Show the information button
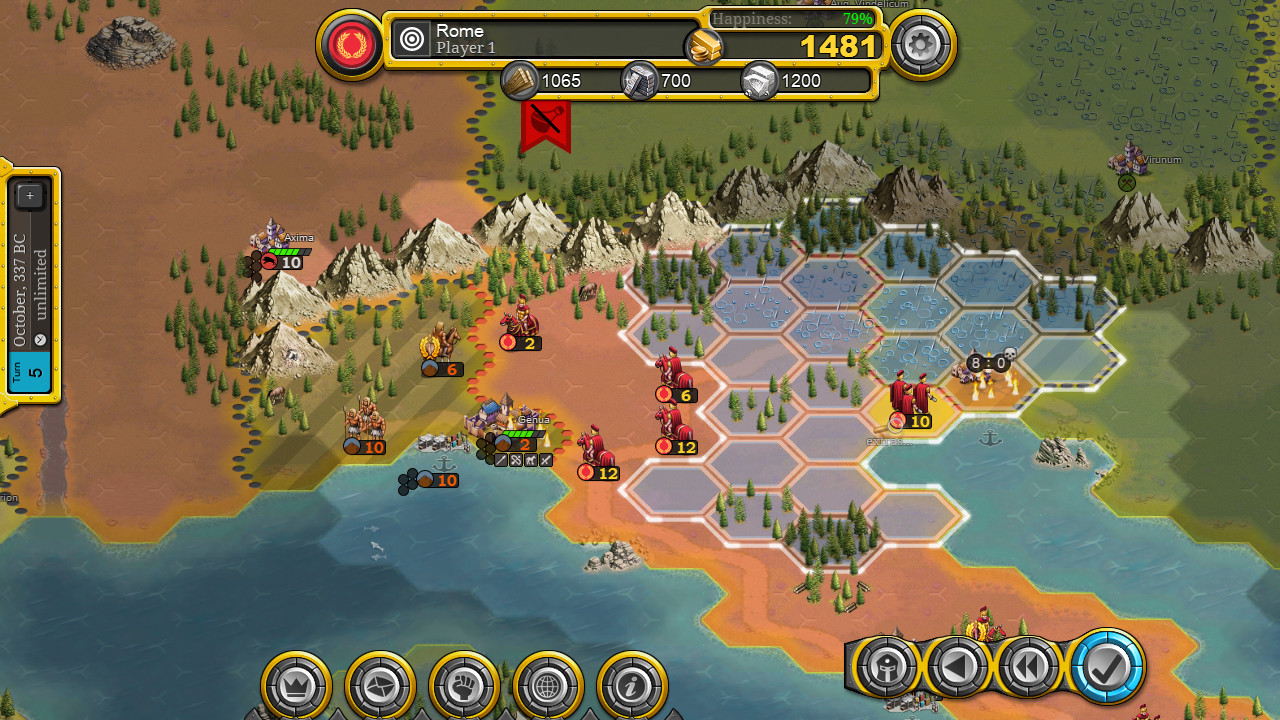The image size is (1280, 720). click(x=632, y=686)
